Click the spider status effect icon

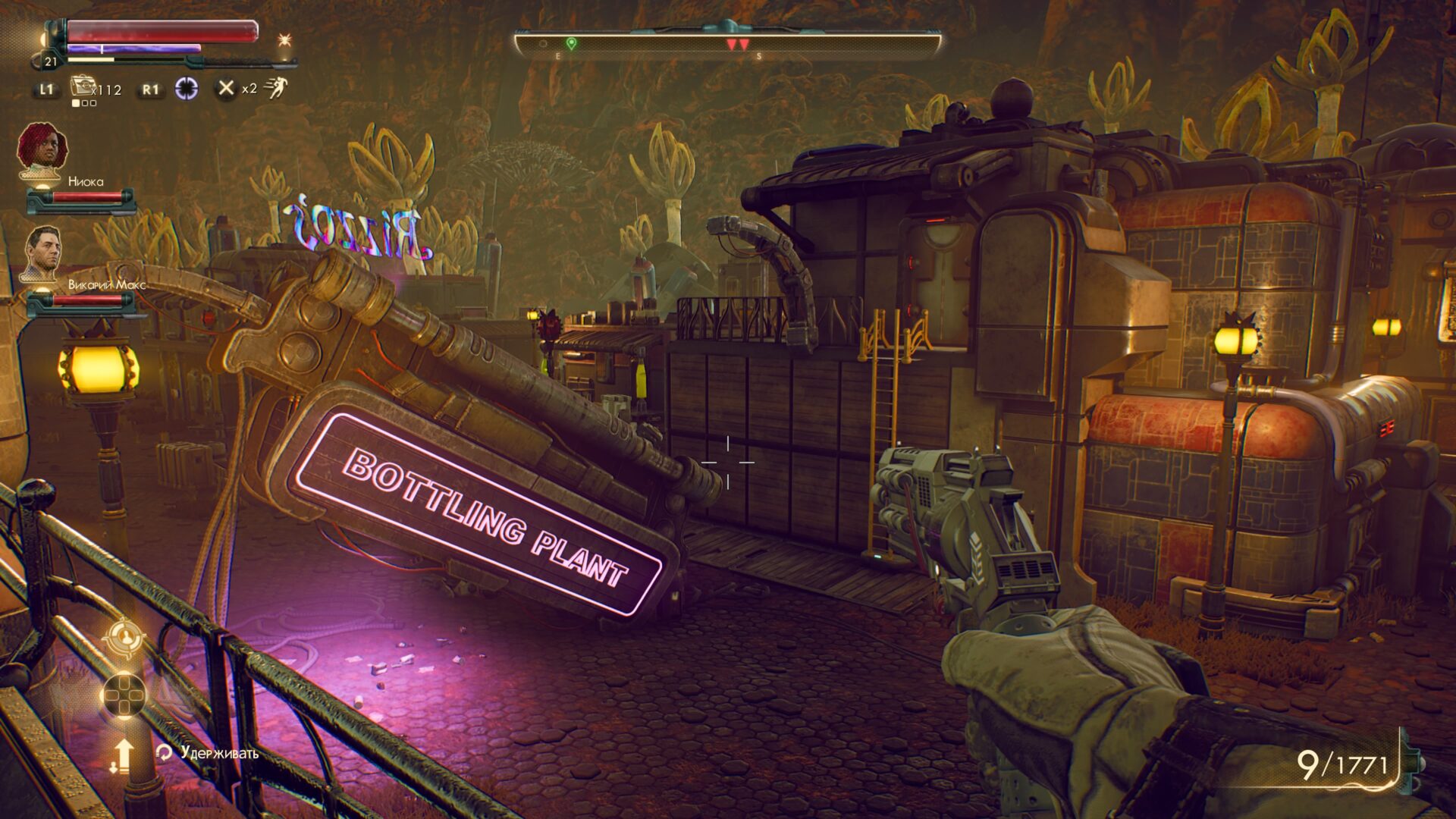[x=285, y=39]
